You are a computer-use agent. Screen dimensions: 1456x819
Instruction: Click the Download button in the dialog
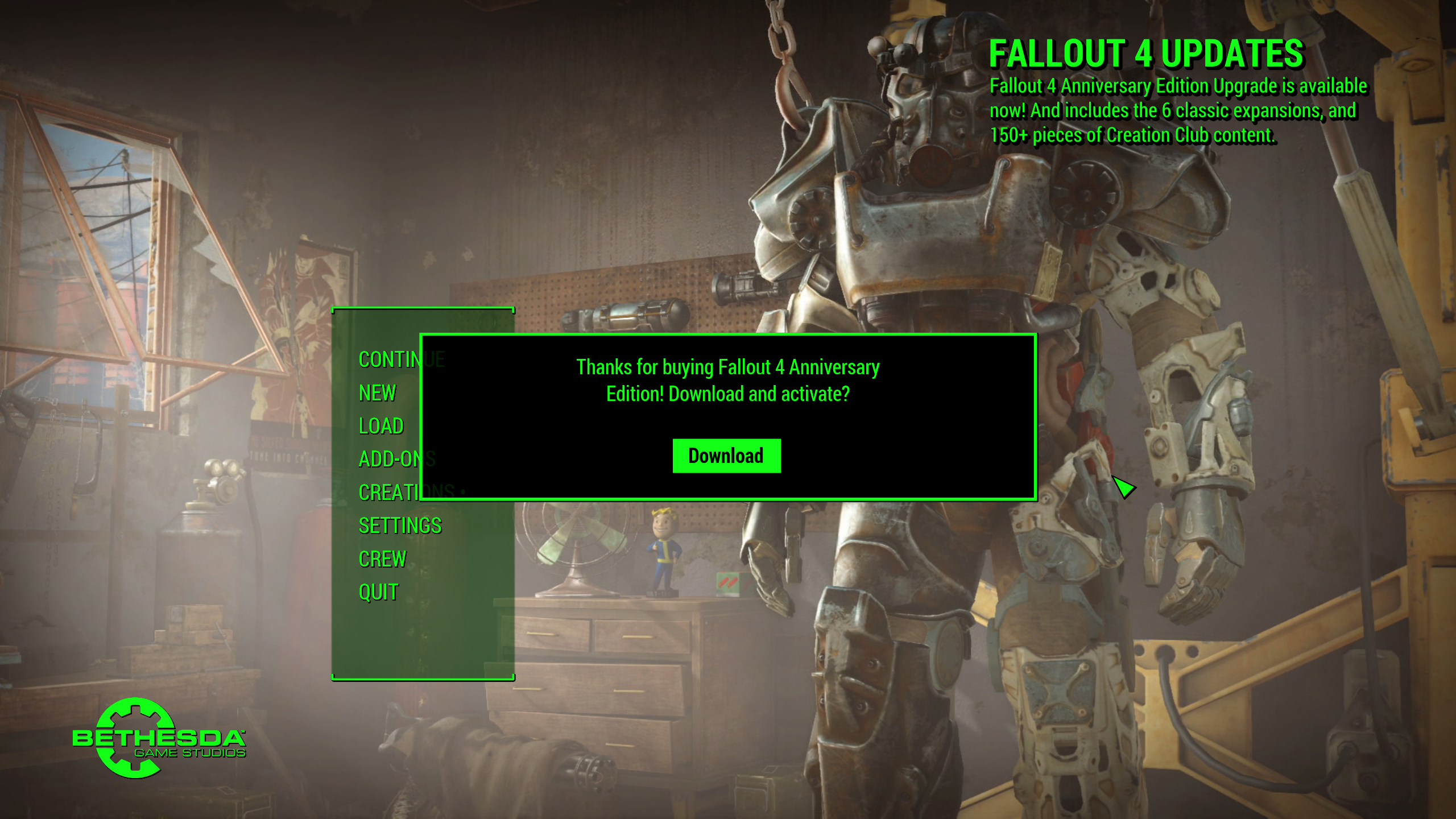(726, 456)
